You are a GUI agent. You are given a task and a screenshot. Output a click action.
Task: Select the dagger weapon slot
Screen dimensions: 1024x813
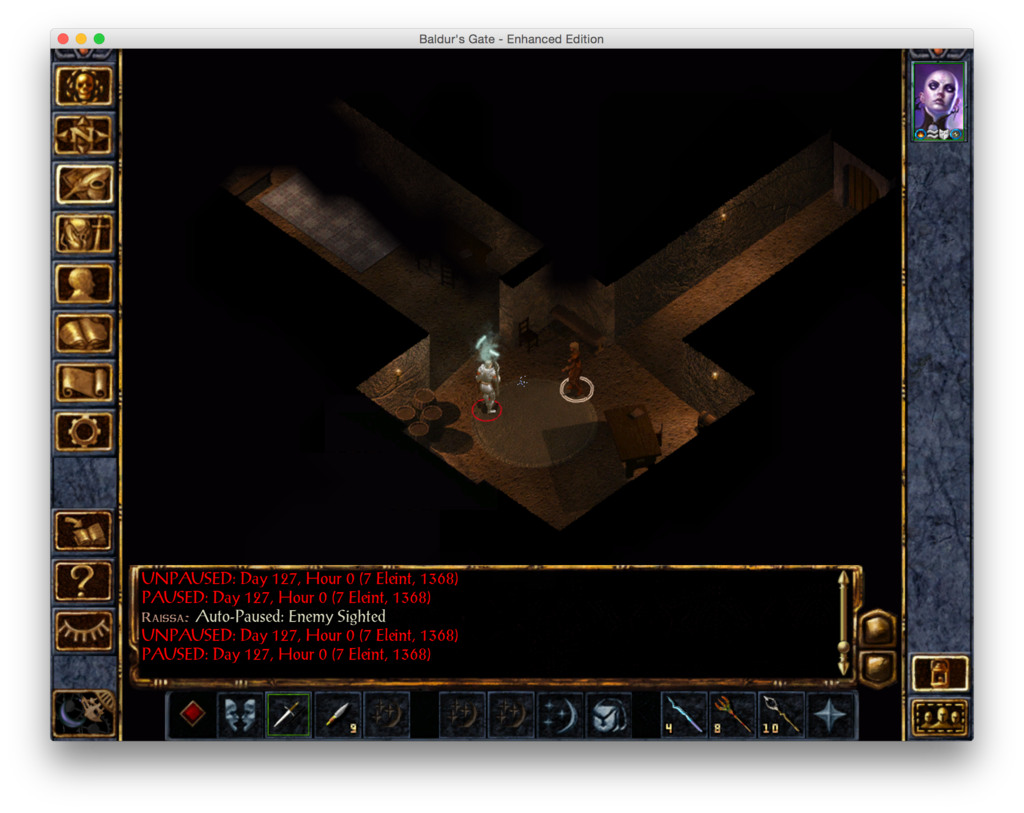click(x=288, y=715)
